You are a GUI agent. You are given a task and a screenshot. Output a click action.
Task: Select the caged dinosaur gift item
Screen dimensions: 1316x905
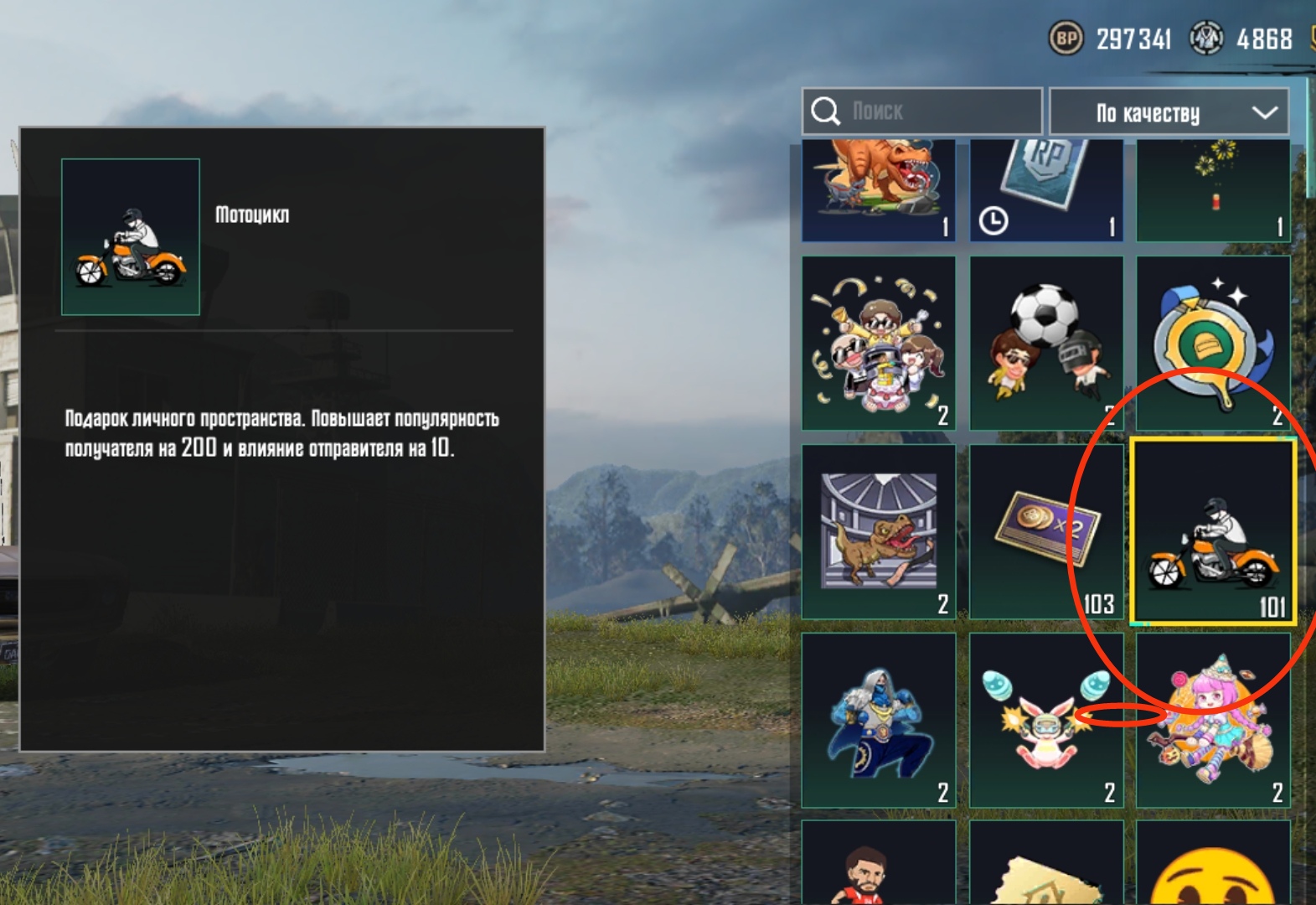coord(876,530)
